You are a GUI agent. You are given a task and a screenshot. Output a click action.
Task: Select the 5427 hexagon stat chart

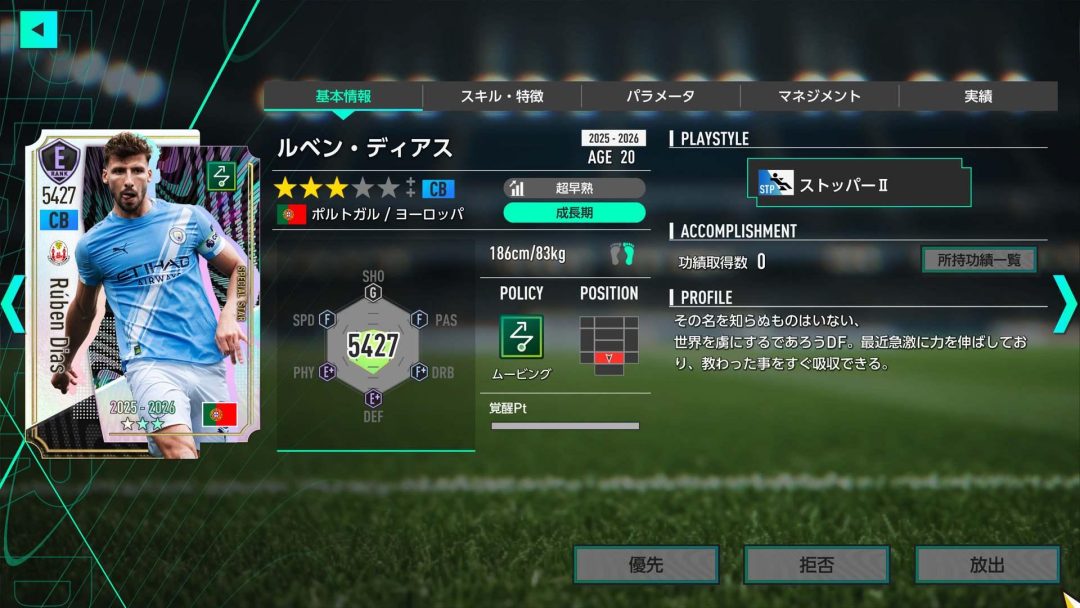click(x=373, y=345)
